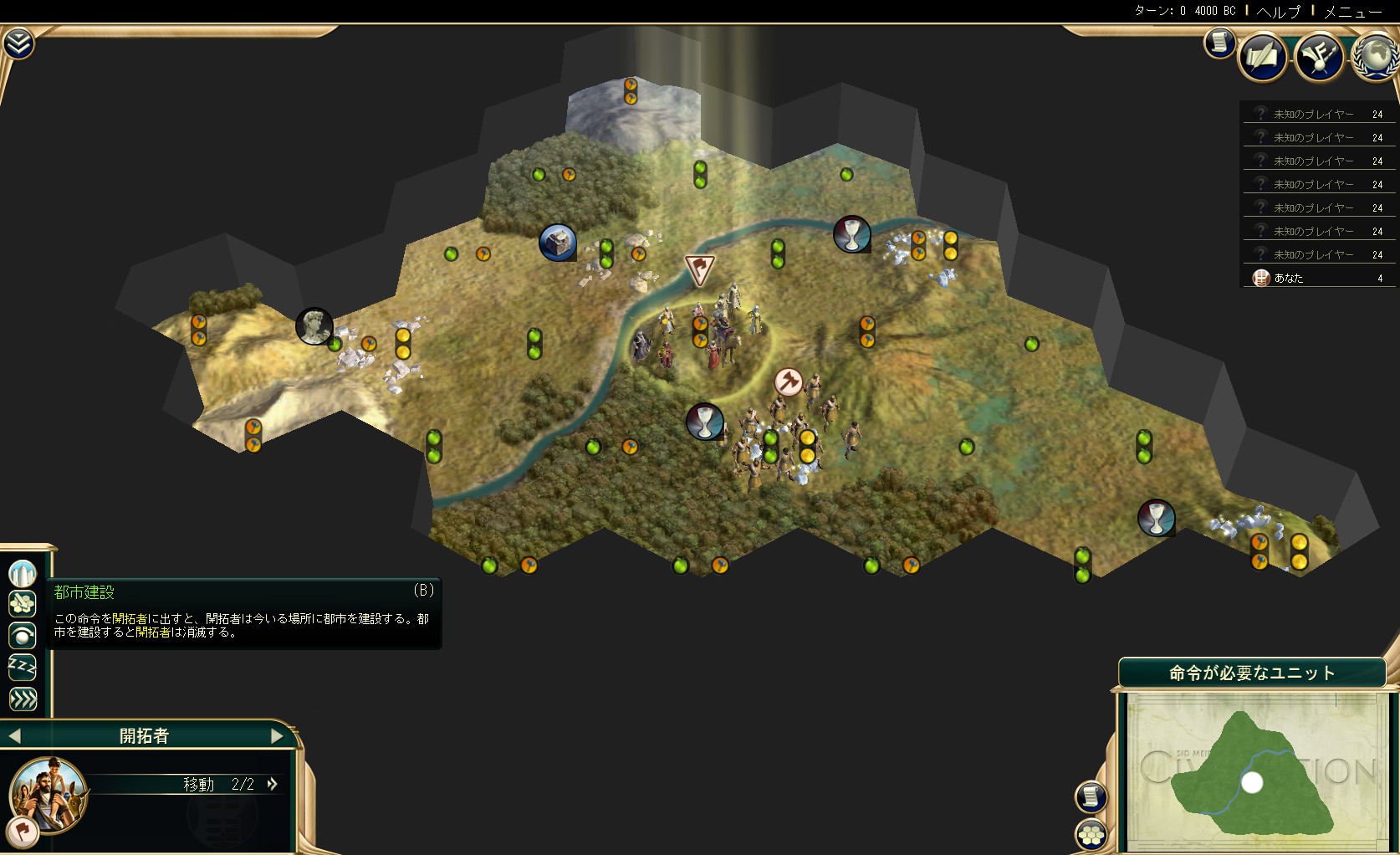Click the curved arrow over sphere action button

23,636
